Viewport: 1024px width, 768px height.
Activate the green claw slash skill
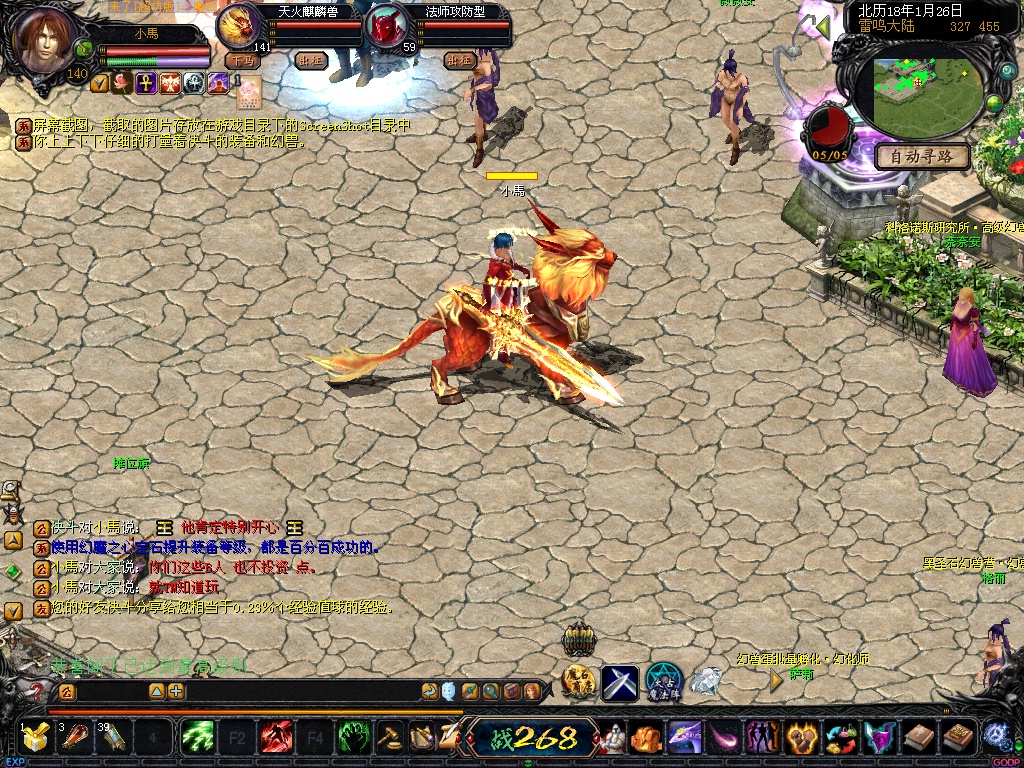(x=197, y=738)
